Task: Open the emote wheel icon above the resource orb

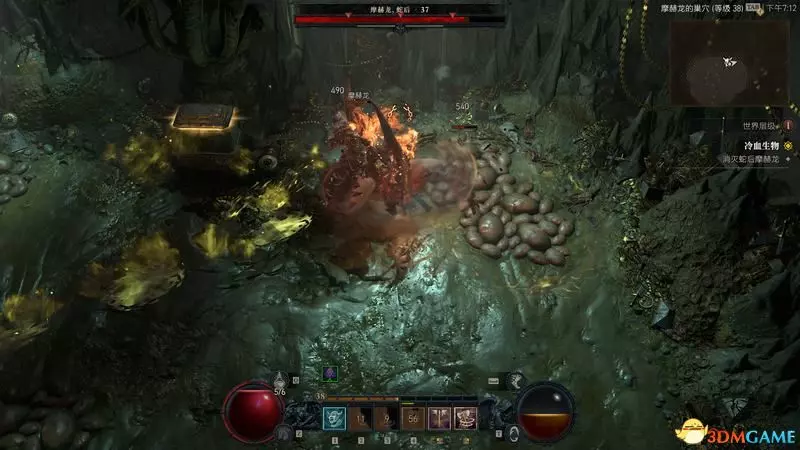Action: pos(515,380)
